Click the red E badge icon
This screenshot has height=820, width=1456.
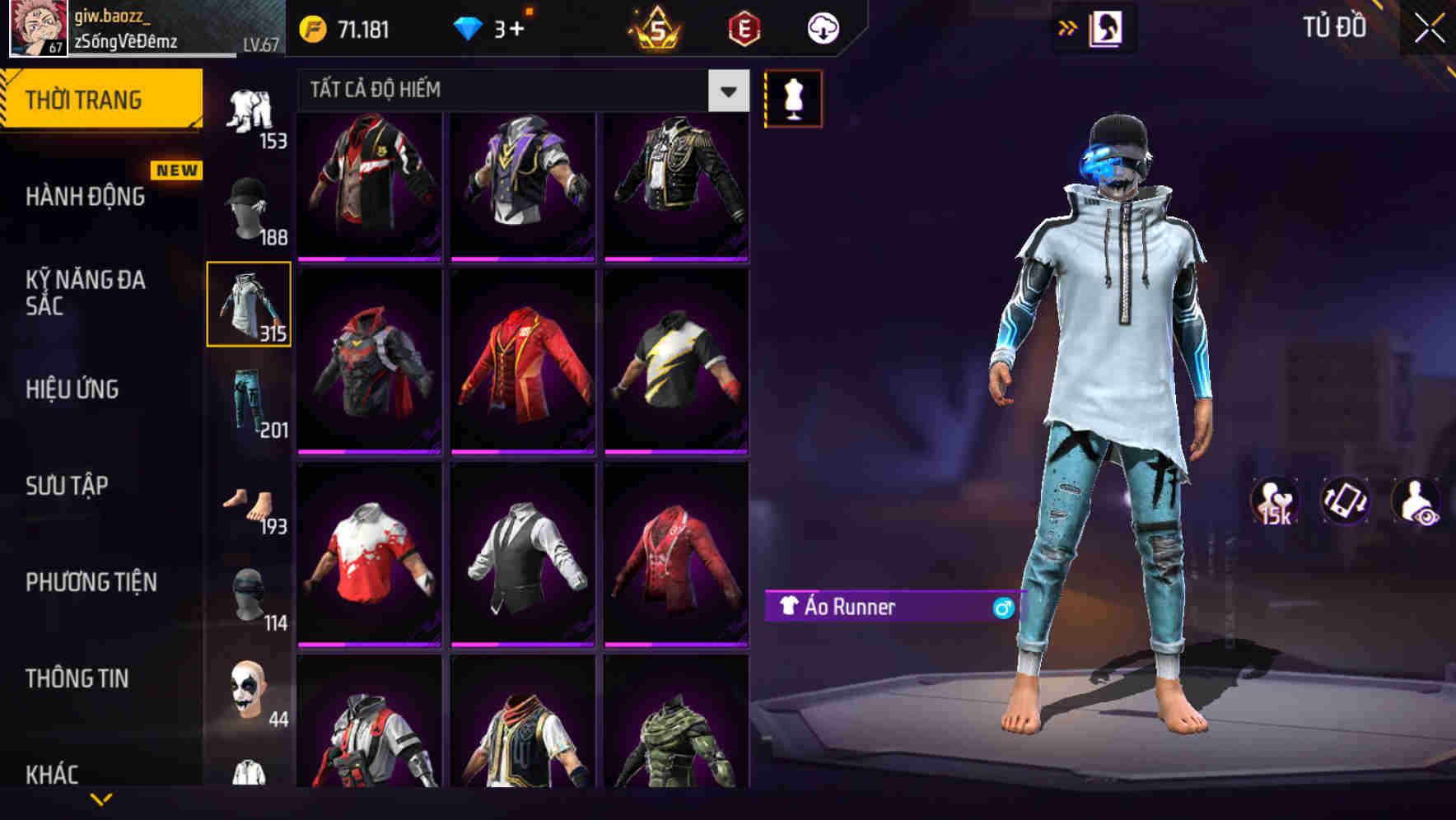[743, 27]
